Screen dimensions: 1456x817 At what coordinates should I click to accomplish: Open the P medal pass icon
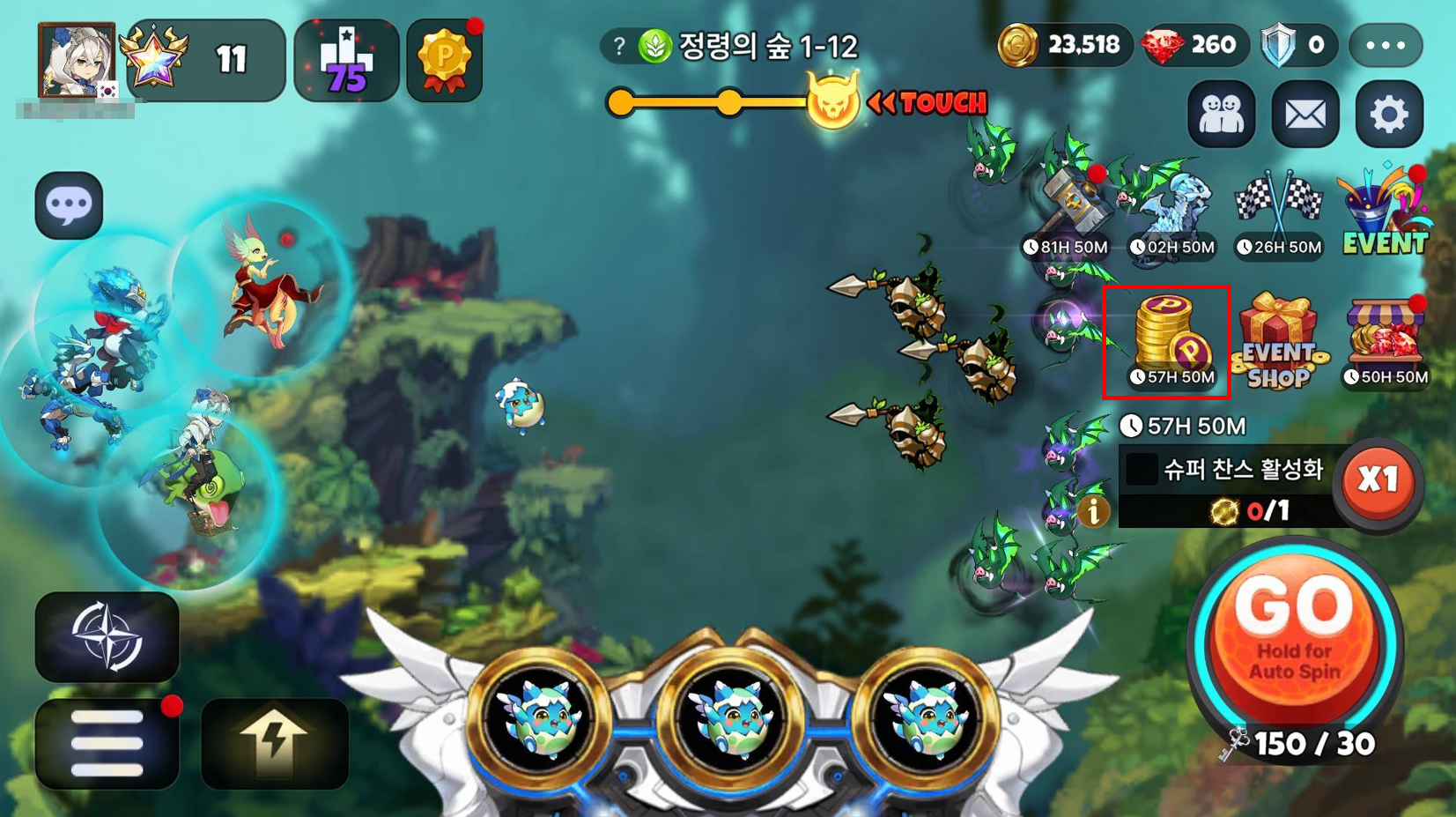tap(445, 60)
